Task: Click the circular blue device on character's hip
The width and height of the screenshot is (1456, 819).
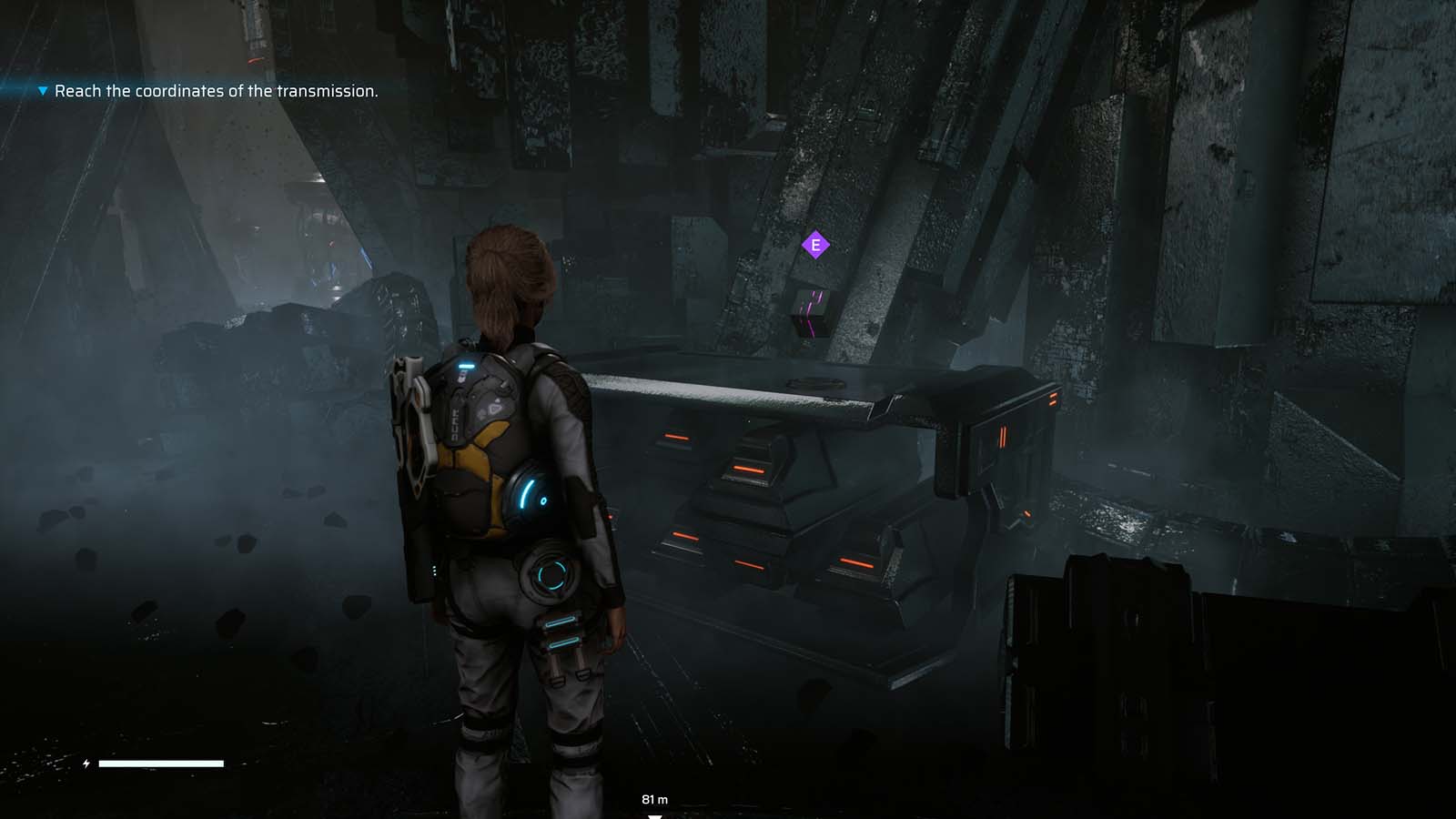Action: click(550, 575)
